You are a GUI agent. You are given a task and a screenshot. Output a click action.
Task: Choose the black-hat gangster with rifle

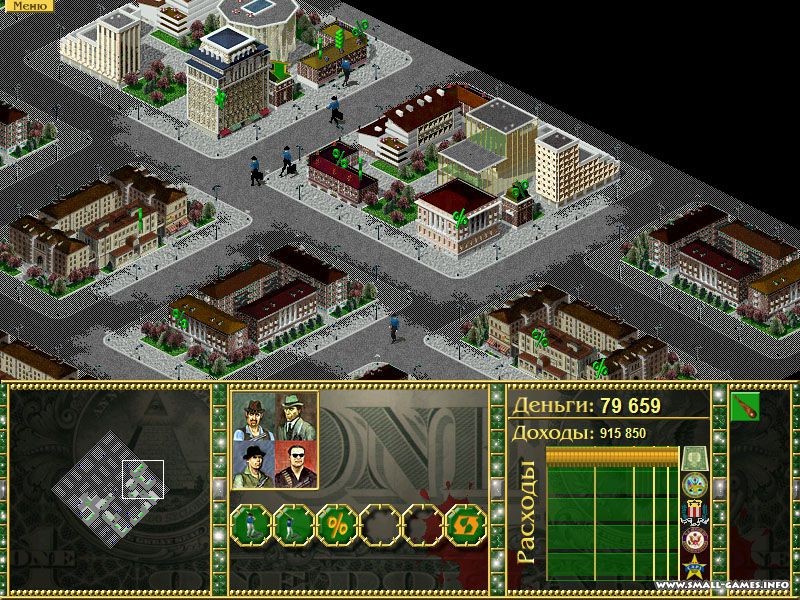coord(253,464)
